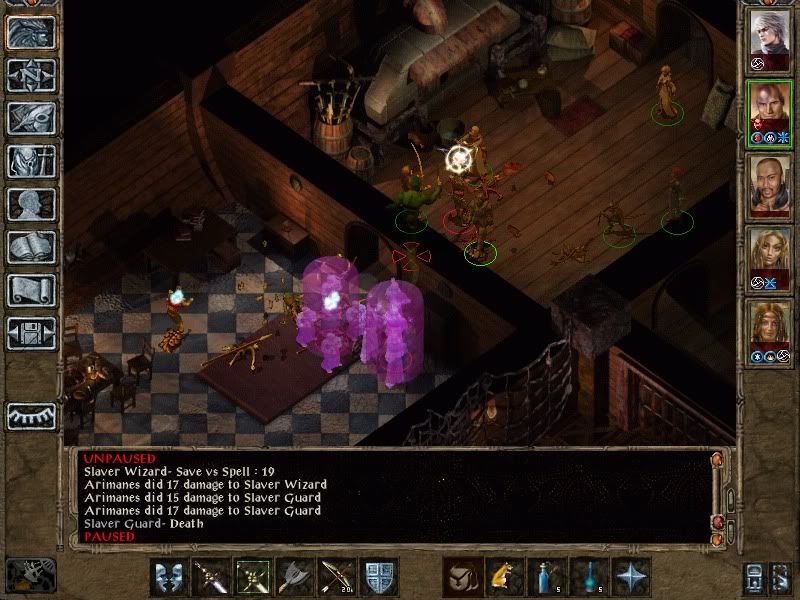Return to the game view button
Screen dimensions: 800x600
(31, 33)
